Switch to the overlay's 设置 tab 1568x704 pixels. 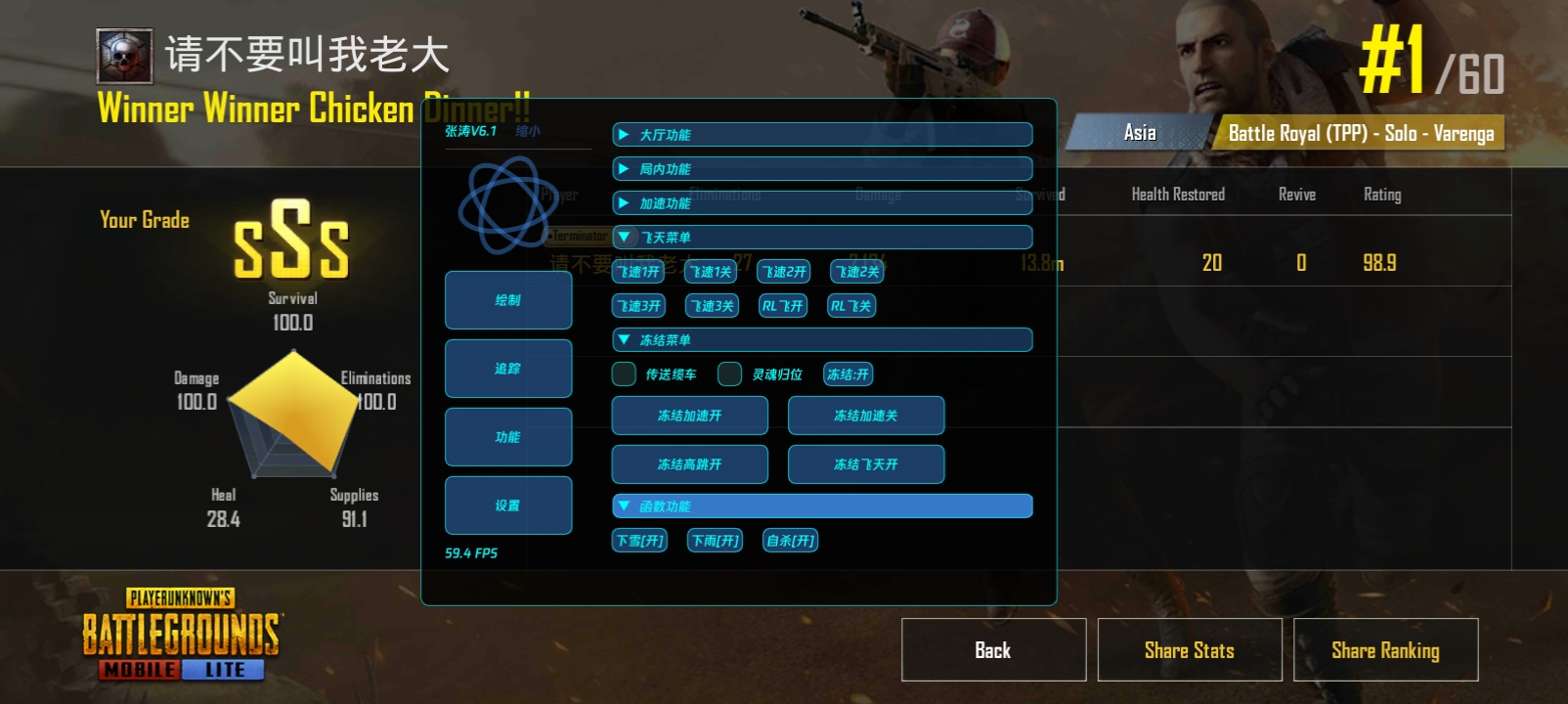(508, 506)
